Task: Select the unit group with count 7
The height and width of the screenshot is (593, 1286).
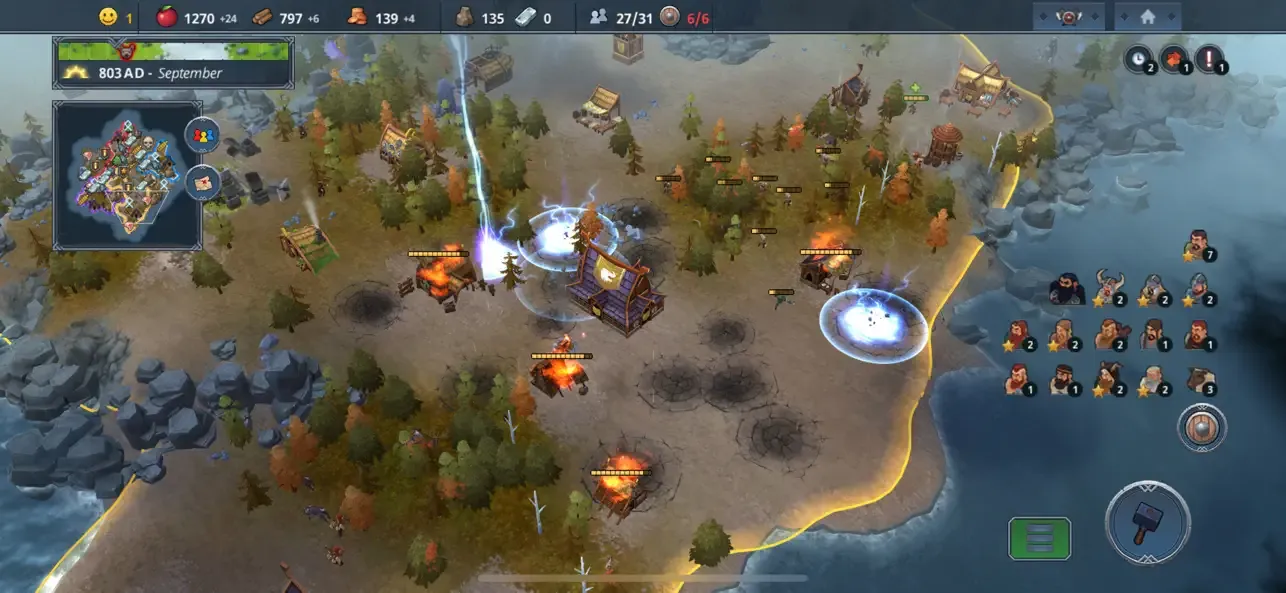Action: tap(1196, 243)
